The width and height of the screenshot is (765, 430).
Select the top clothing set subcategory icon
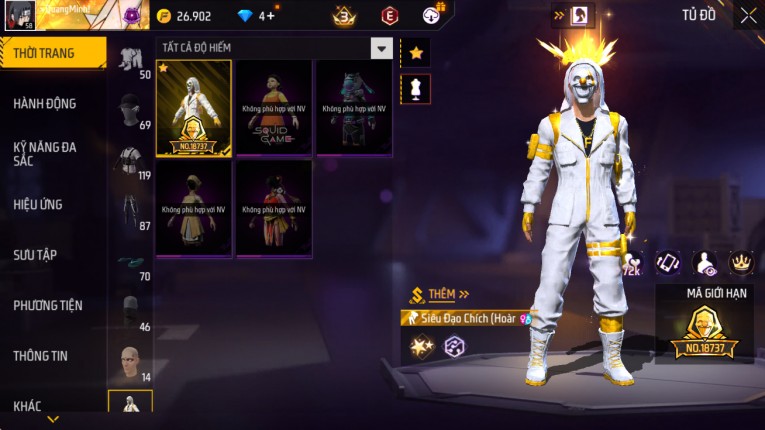(130, 59)
